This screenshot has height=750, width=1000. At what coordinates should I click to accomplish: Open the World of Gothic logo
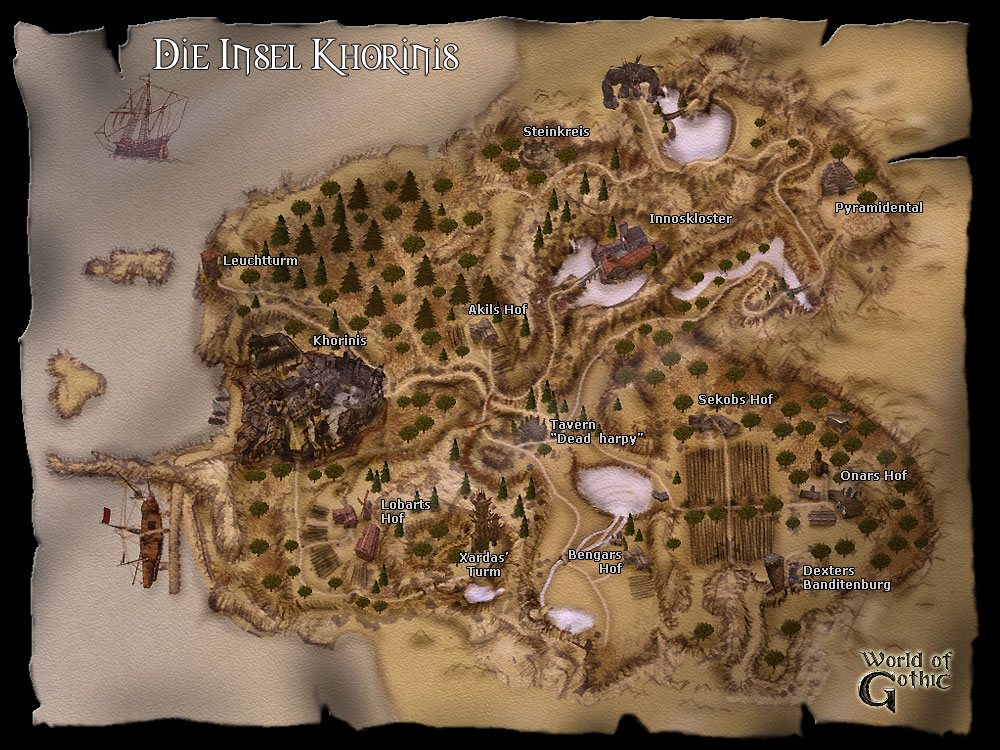click(x=905, y=672)
